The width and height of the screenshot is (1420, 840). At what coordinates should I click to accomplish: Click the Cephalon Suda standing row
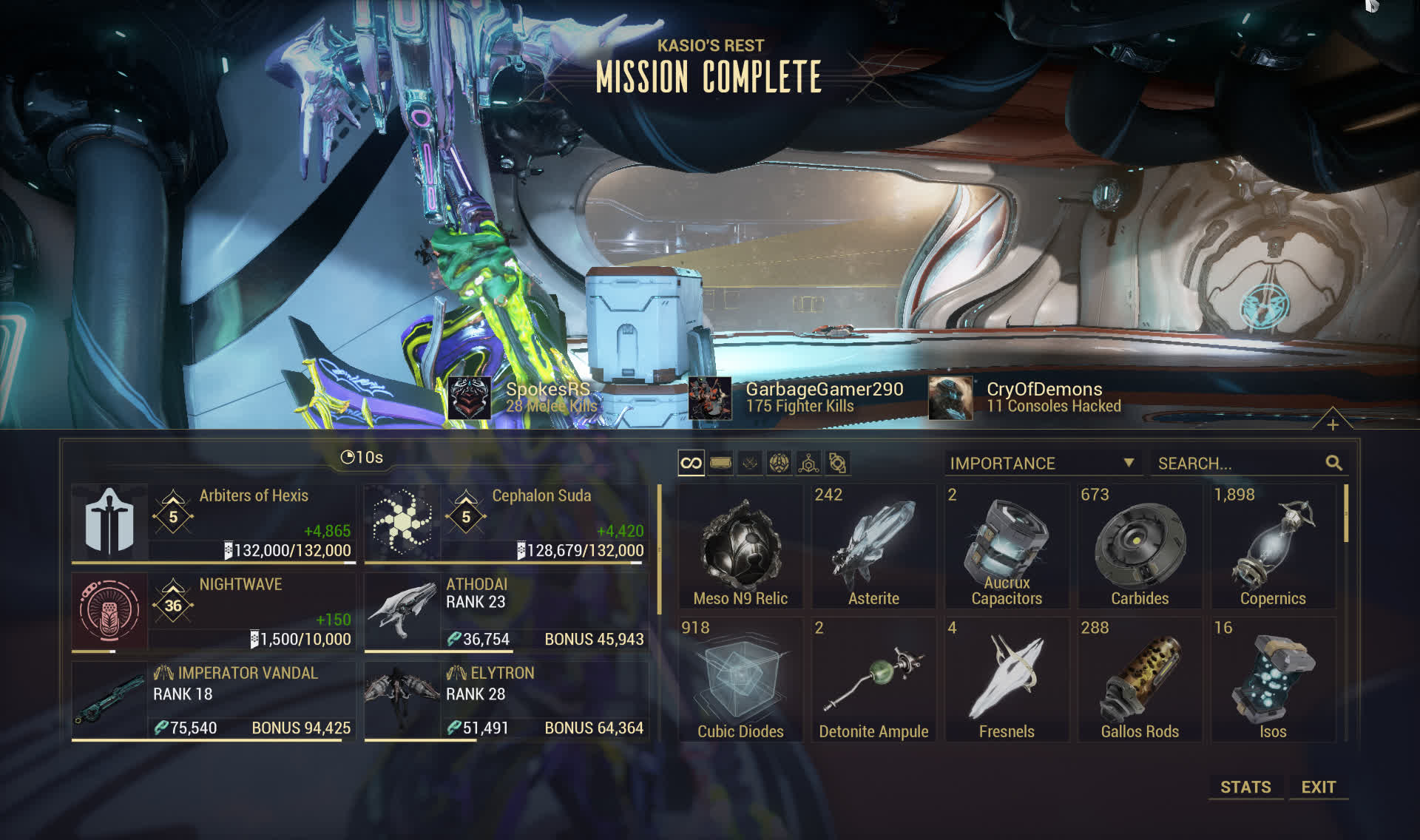(507, 523)
